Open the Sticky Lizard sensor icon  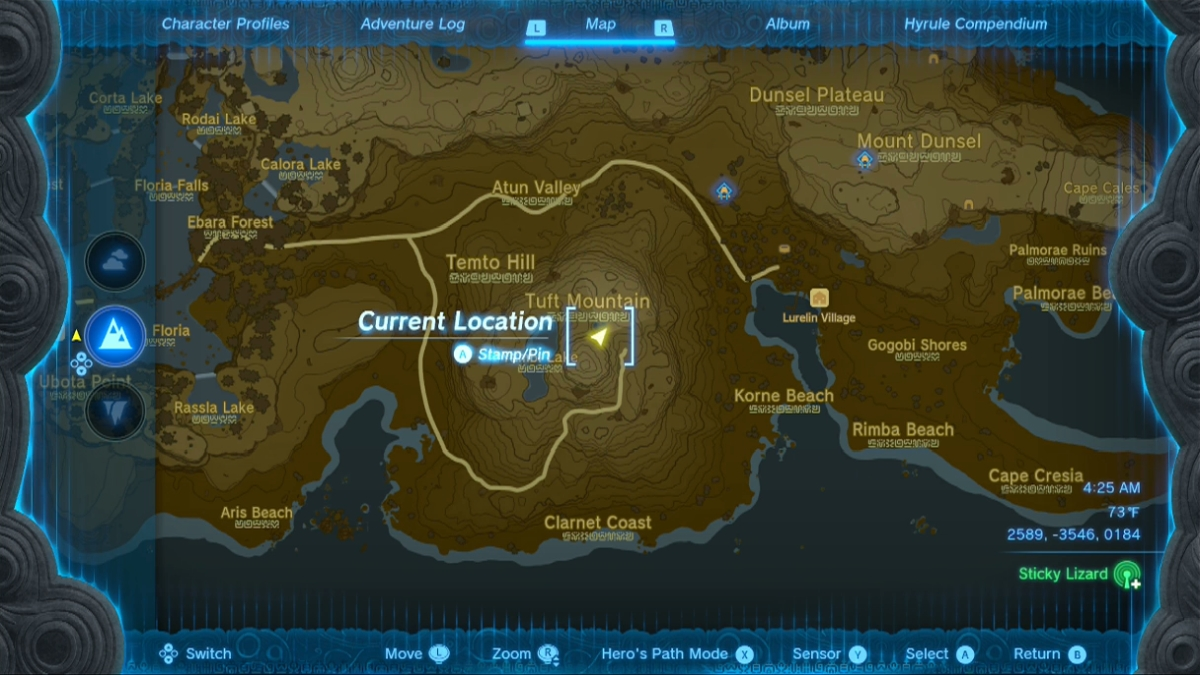point(1128,575)
